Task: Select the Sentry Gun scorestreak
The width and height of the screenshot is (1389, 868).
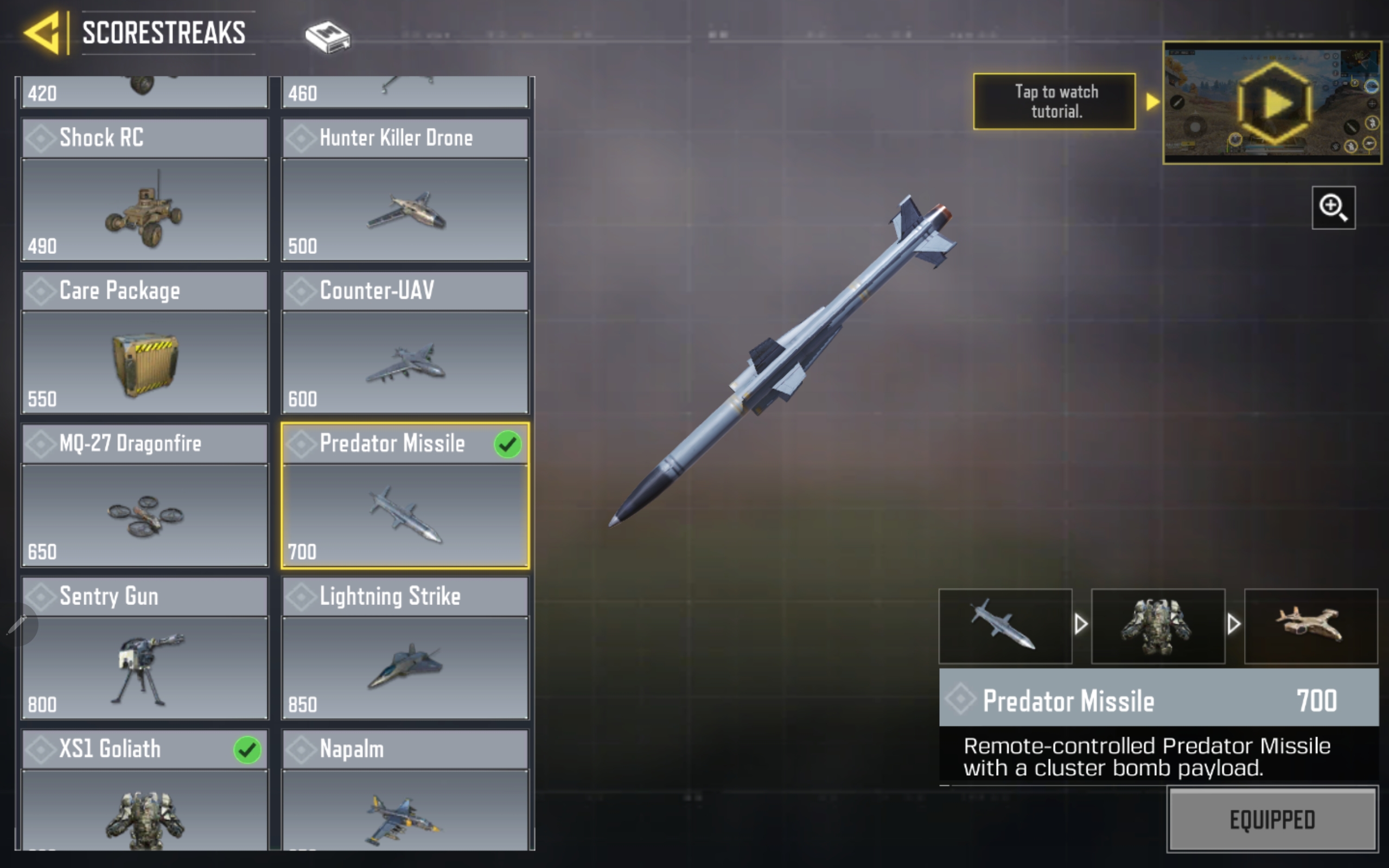Action: [145, 648]
